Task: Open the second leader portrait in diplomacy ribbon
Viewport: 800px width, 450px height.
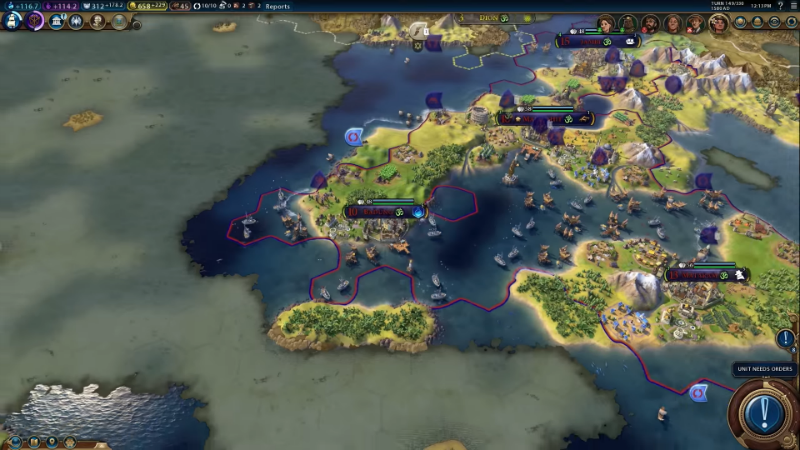Action: point(627,23)
